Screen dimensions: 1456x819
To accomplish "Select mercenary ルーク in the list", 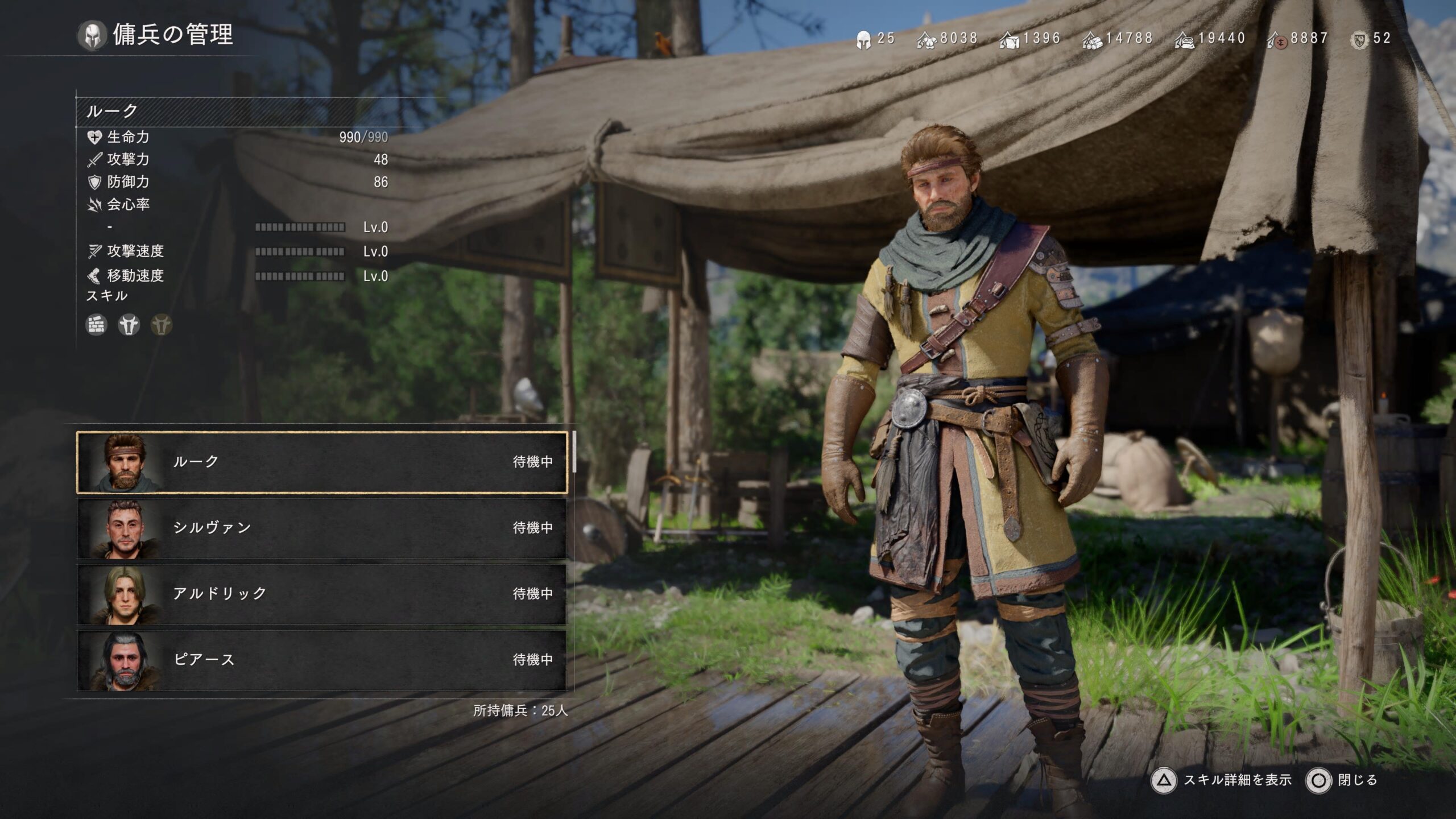I will (322, 462).
